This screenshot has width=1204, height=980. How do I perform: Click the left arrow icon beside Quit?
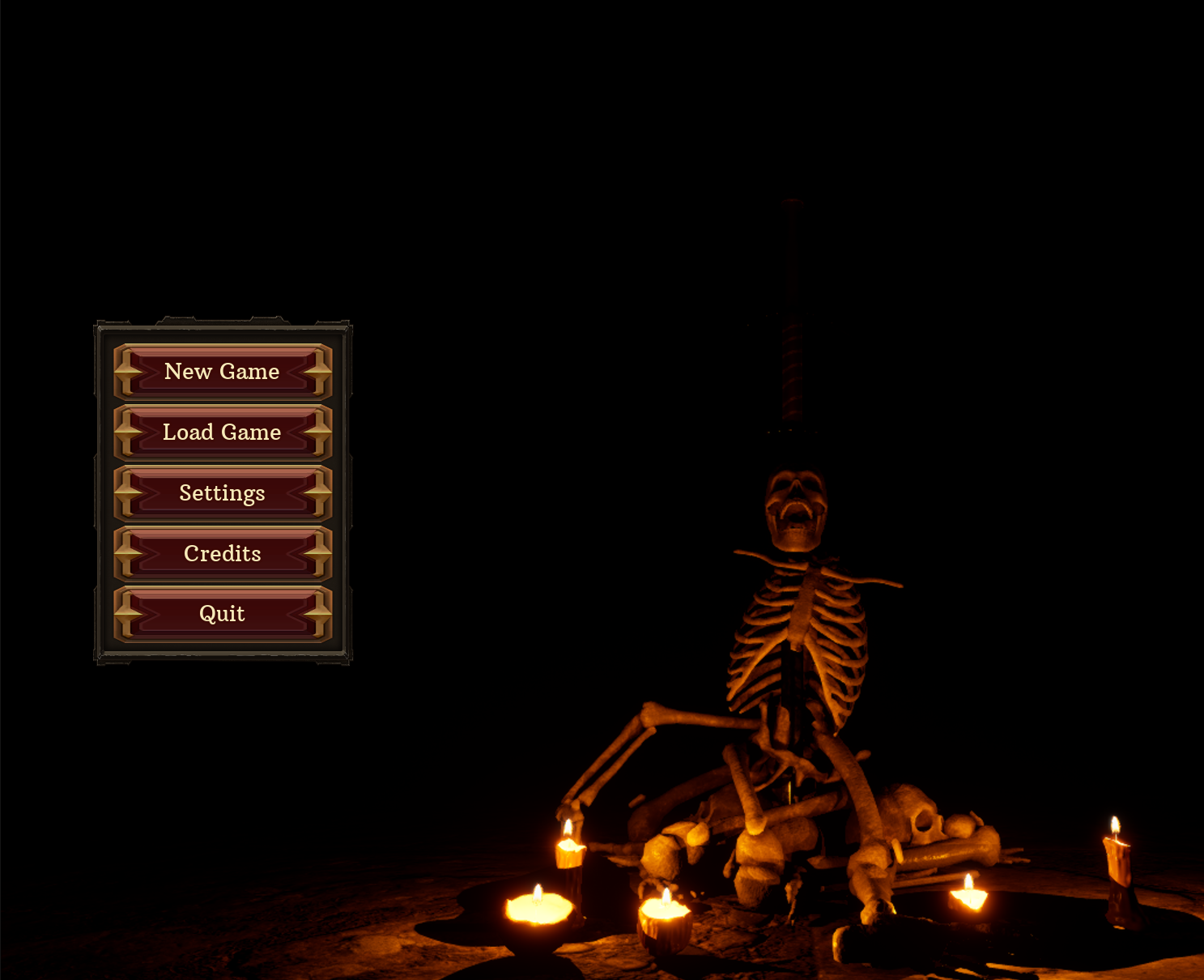click(127, 614)
